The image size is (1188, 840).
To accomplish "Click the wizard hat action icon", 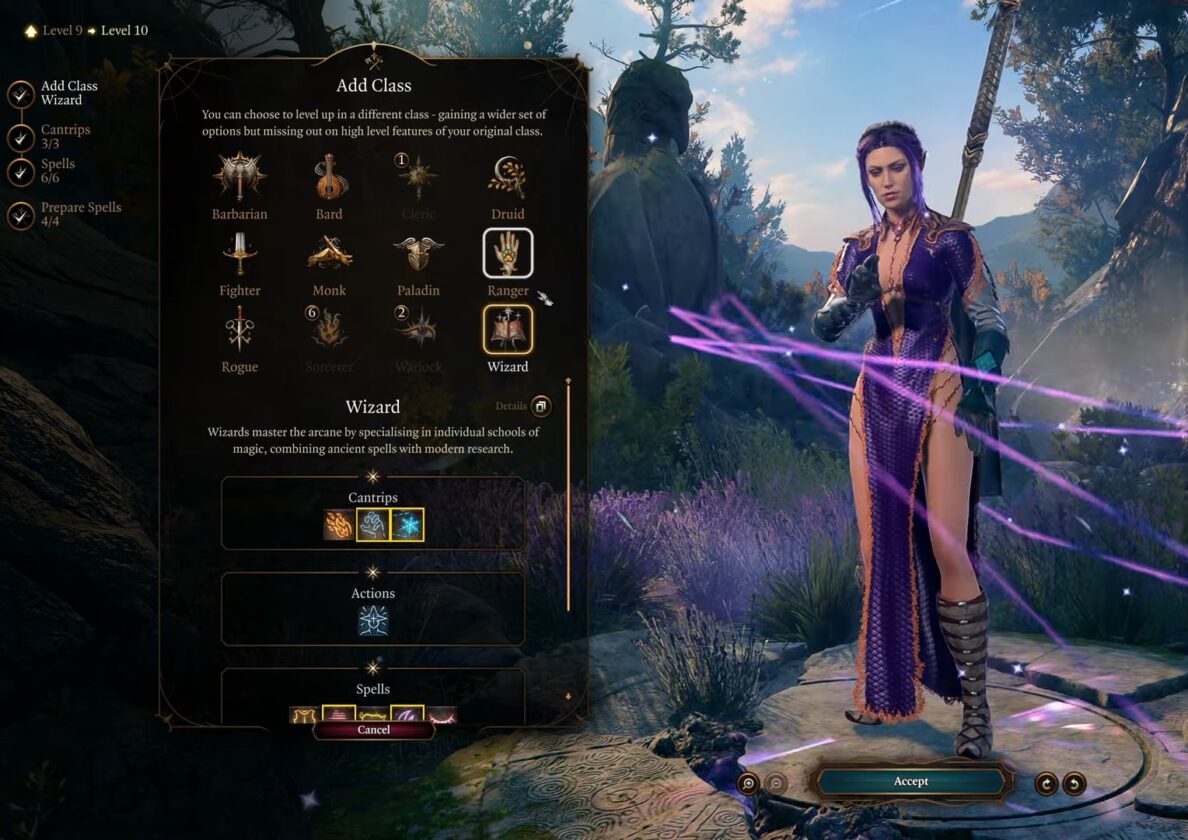I will point(373,621).
